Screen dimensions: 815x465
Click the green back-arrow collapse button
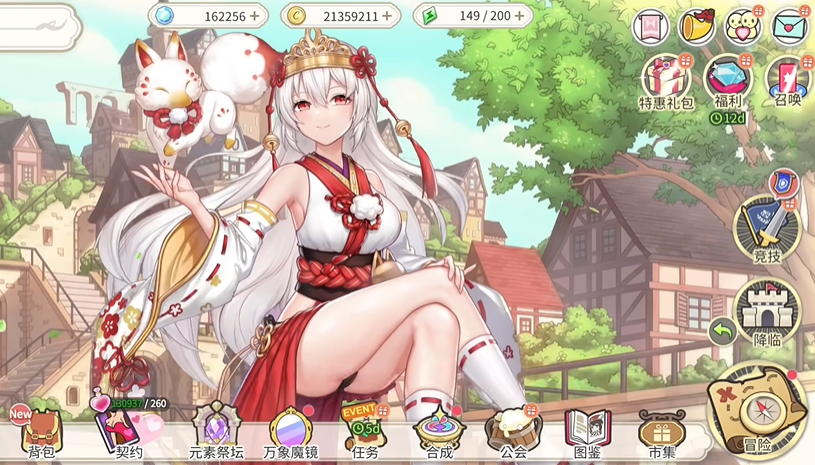click(x=722, y=330)
